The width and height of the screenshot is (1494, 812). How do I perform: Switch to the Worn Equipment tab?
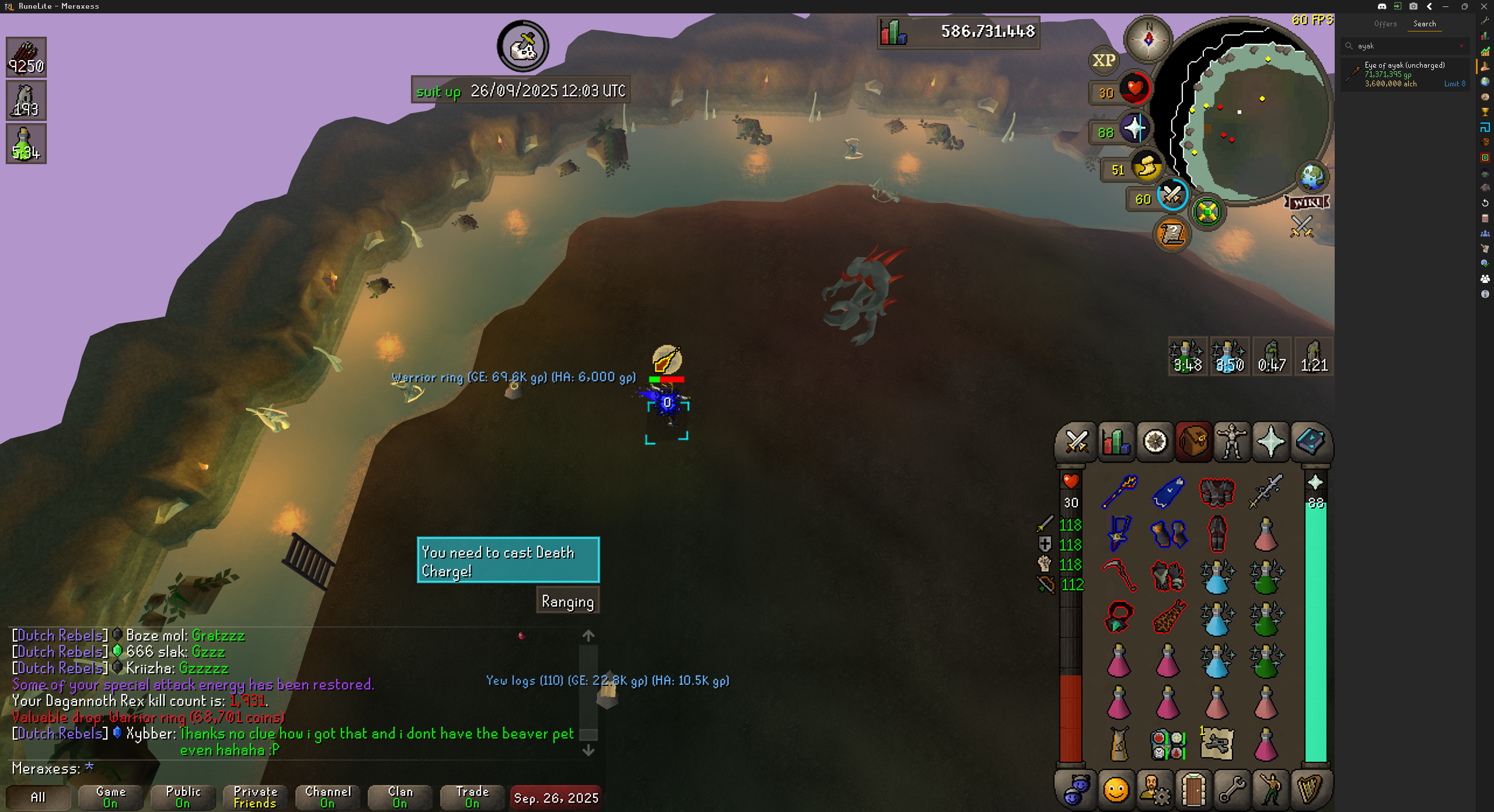click(x=1232, y=442)
